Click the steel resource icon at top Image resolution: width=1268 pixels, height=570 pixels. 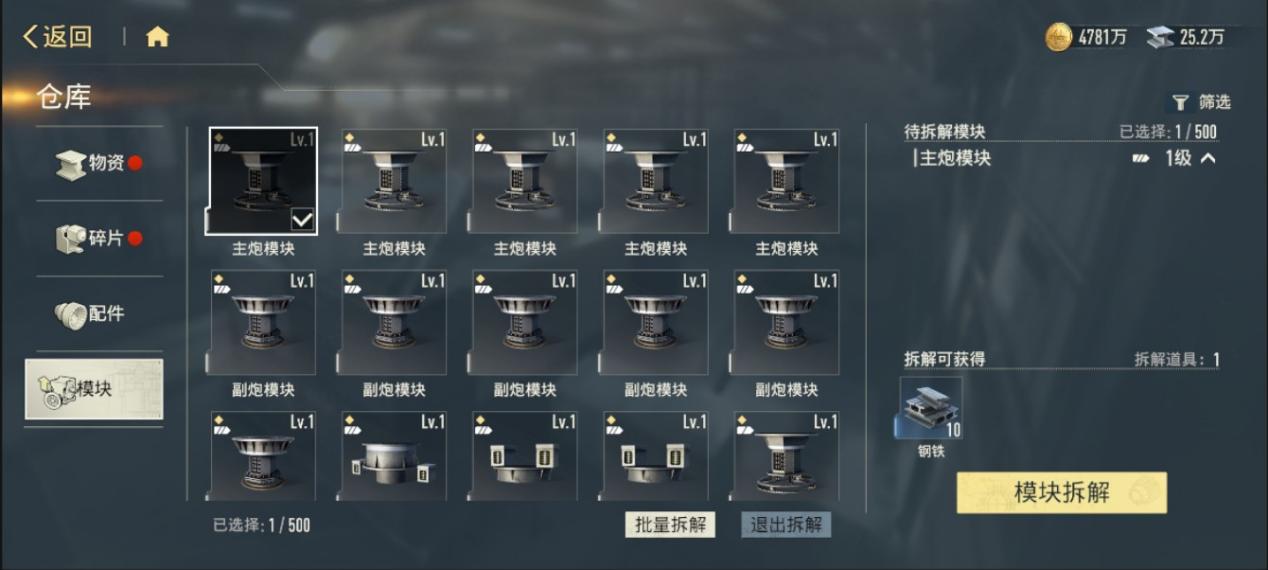click(1160, 37)
